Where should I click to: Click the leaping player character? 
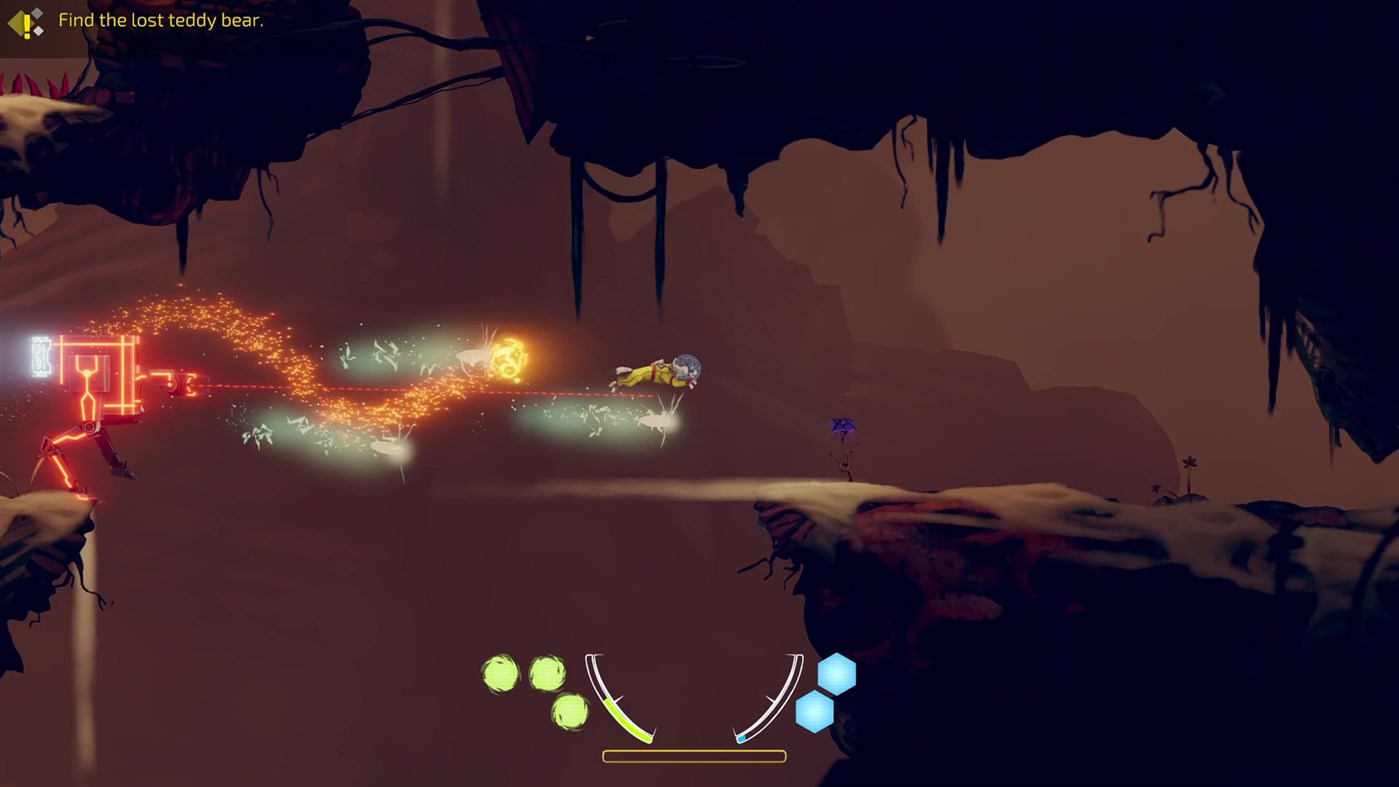point(657,372)
